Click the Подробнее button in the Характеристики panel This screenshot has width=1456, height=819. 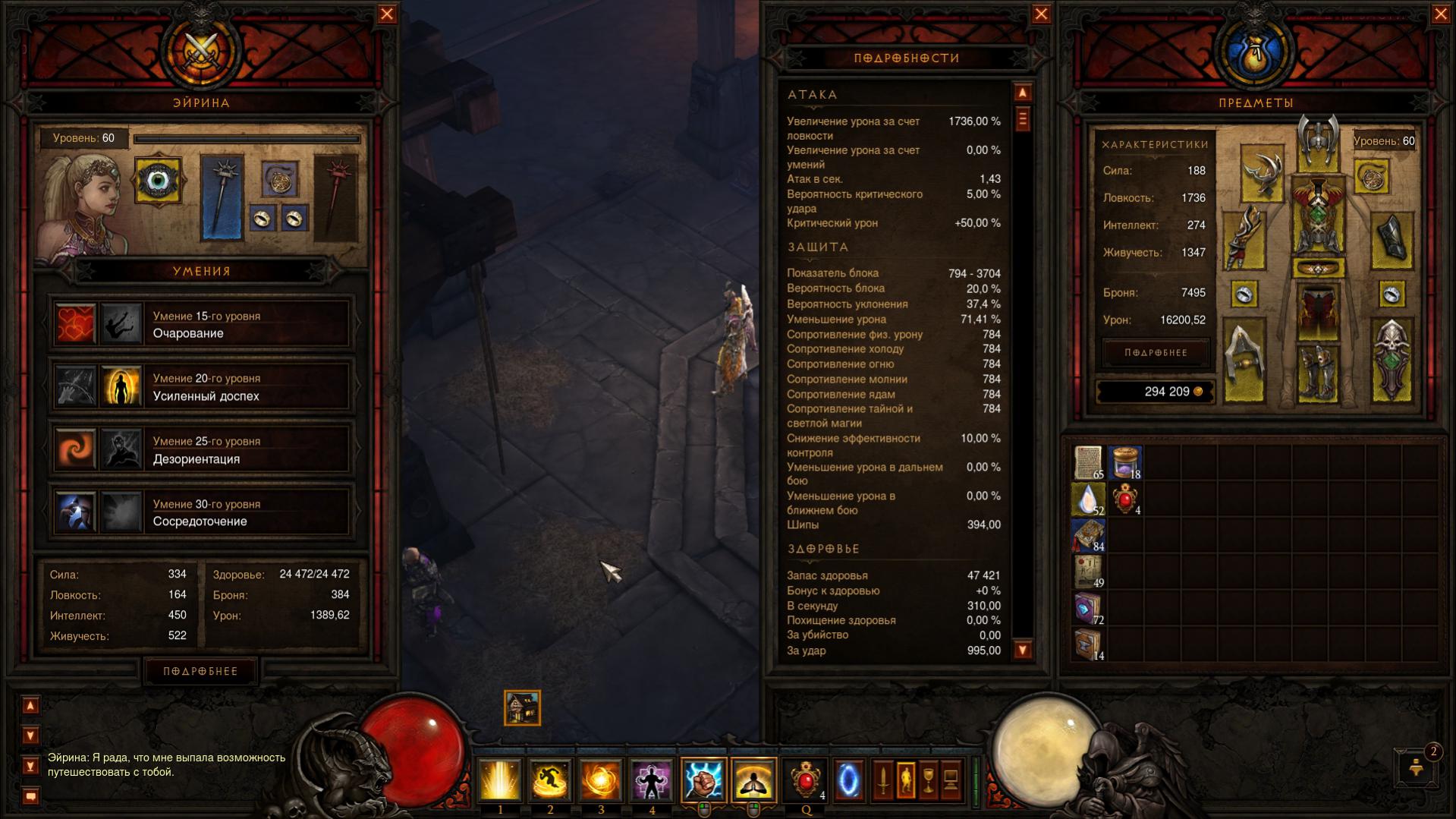click(x=1156, y=353)
